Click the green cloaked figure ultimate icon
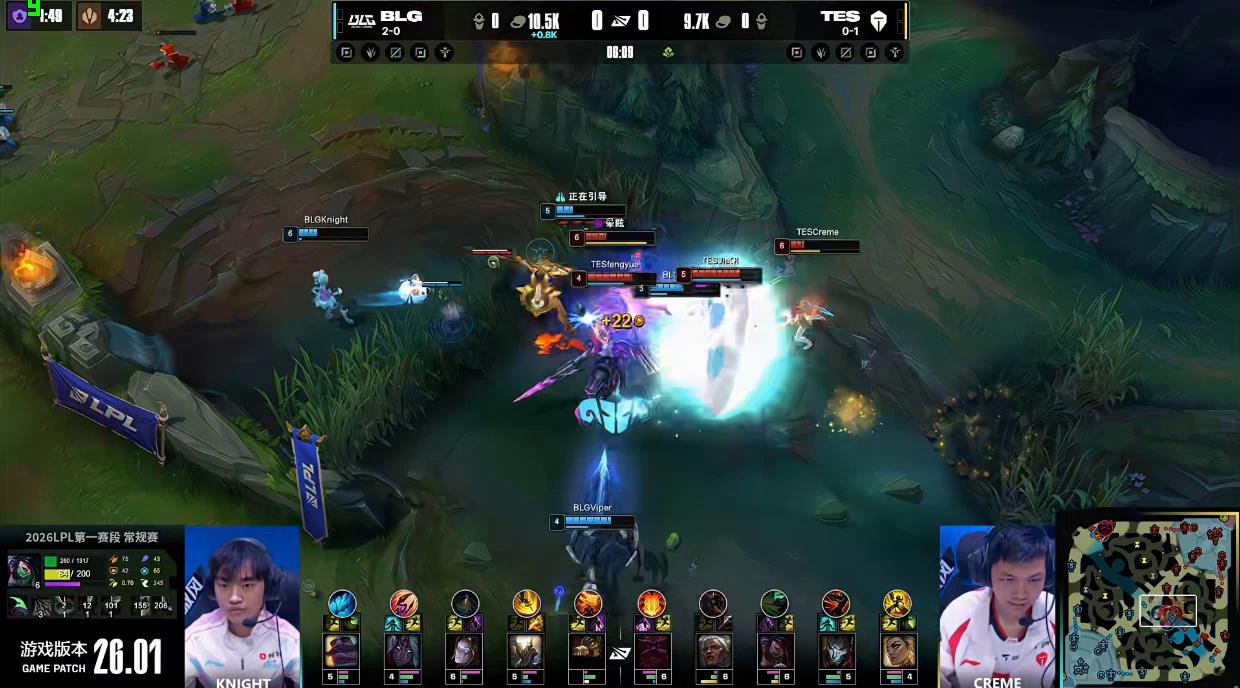Image resolution: width=1240 pixels, height=688 pixels. (x=774, y=603)
